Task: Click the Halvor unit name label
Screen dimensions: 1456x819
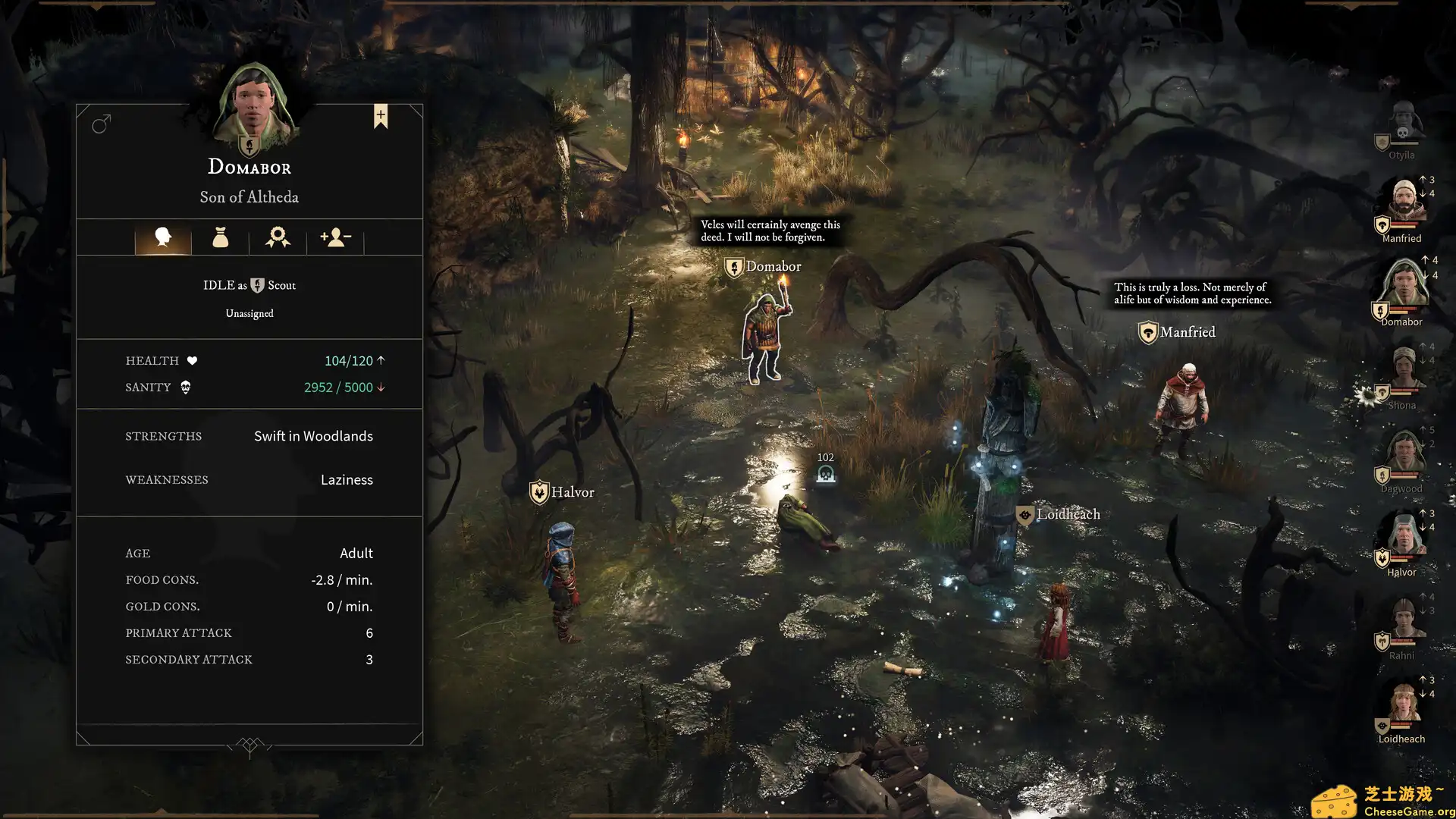Action: 572,492
